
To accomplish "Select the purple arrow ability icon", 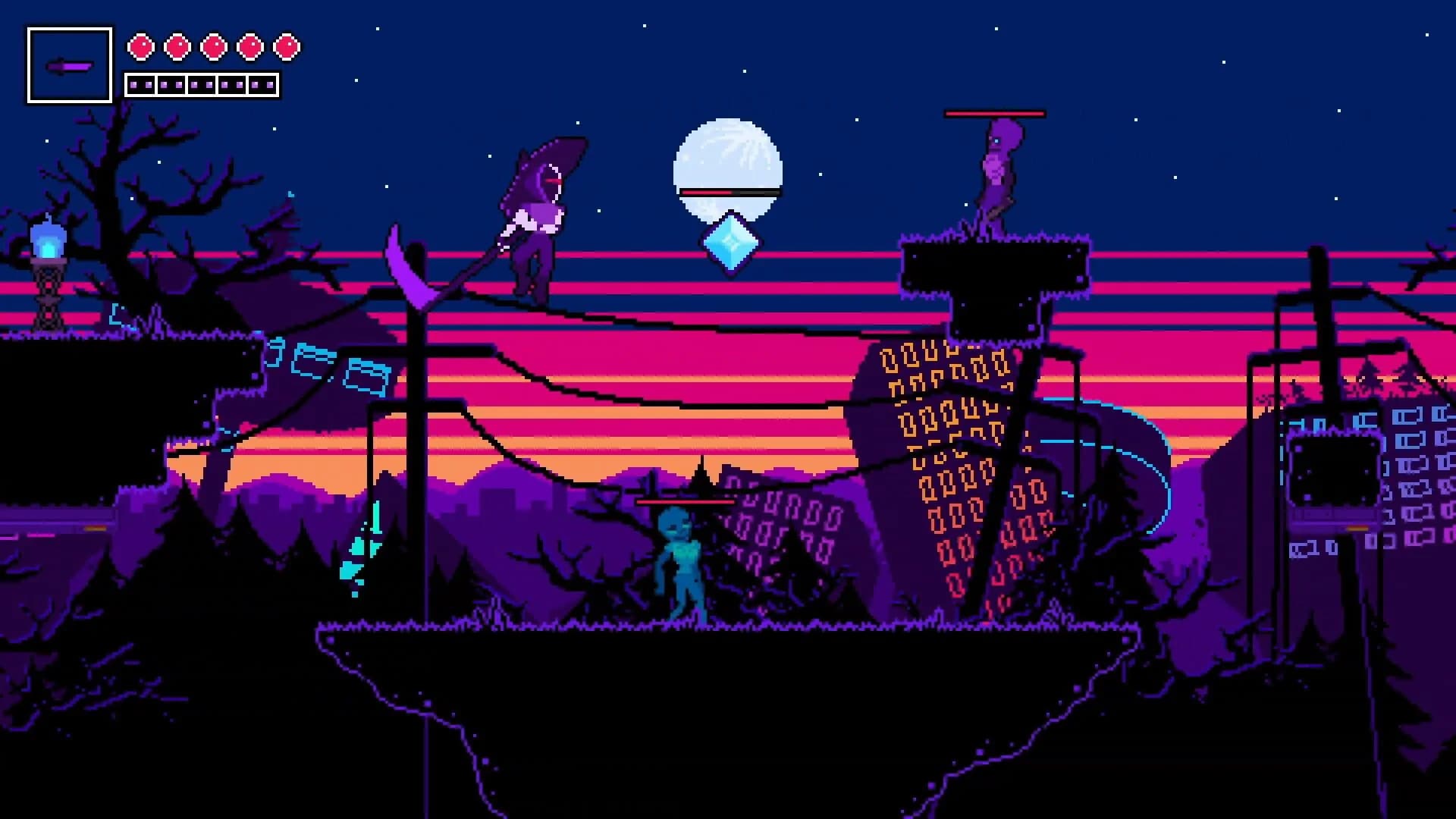I will click(x=68, y=64).
